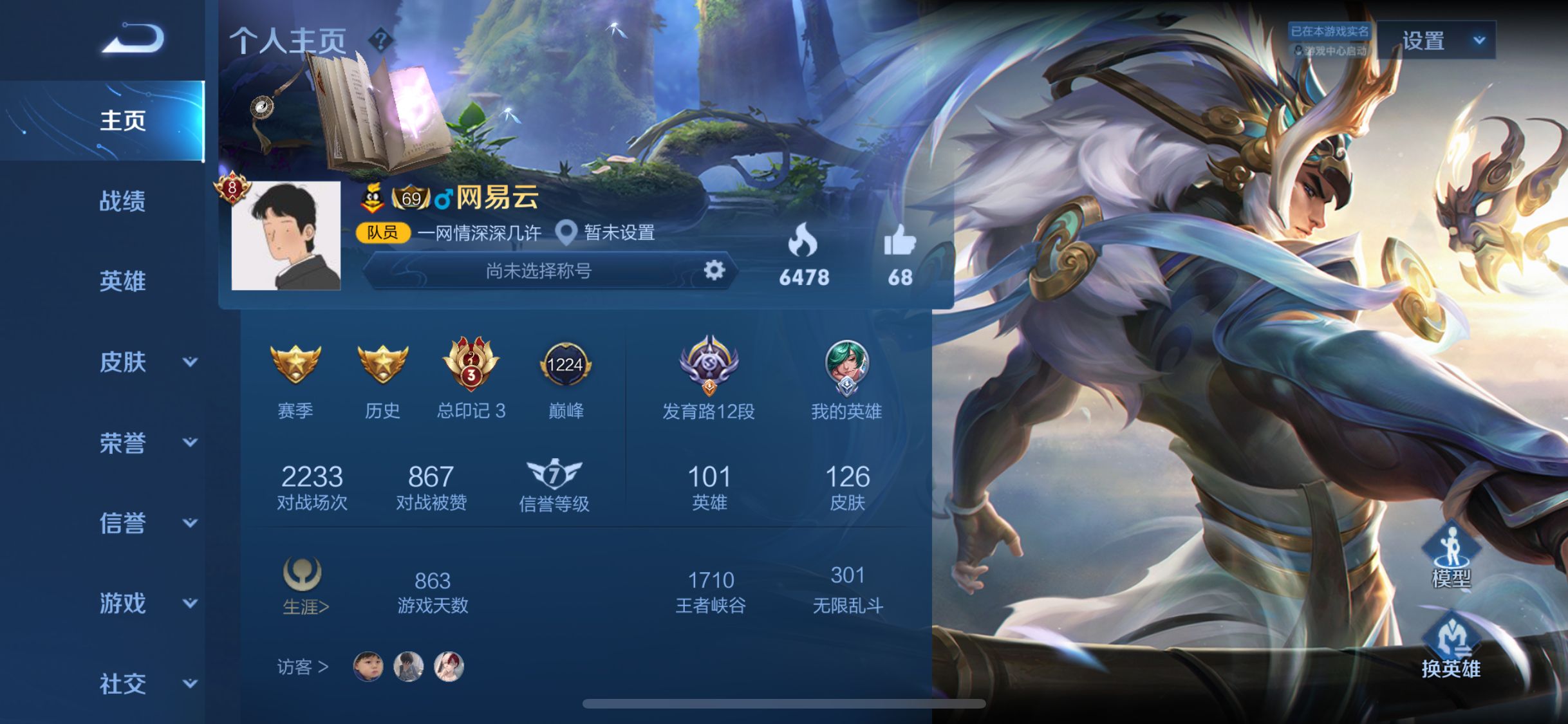Choose 换英雄 to change displayed hero
The height and width of the screenshot is (724, 1568).
pos(1451,647)
